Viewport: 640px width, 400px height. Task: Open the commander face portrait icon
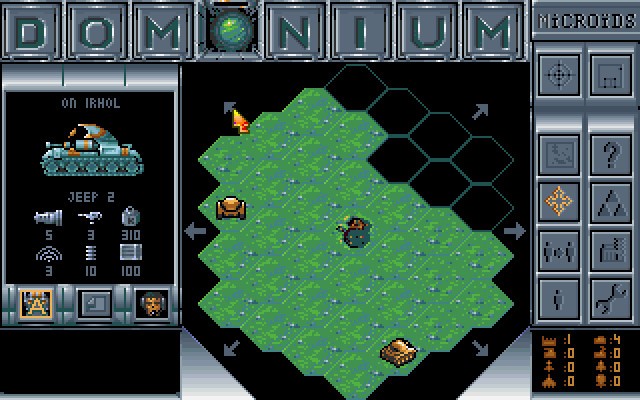[152, 303]
